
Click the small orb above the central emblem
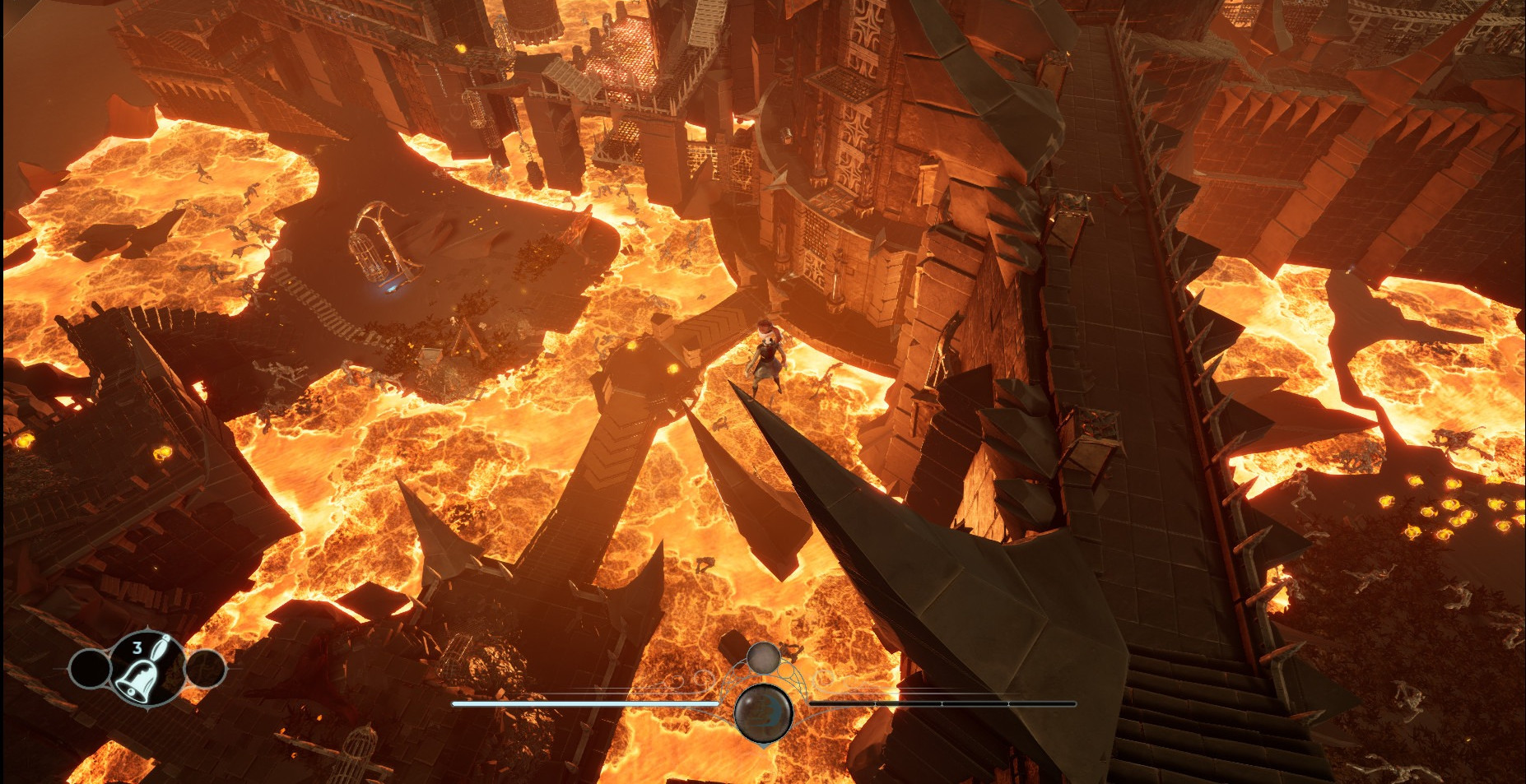(x=763, y=657)
